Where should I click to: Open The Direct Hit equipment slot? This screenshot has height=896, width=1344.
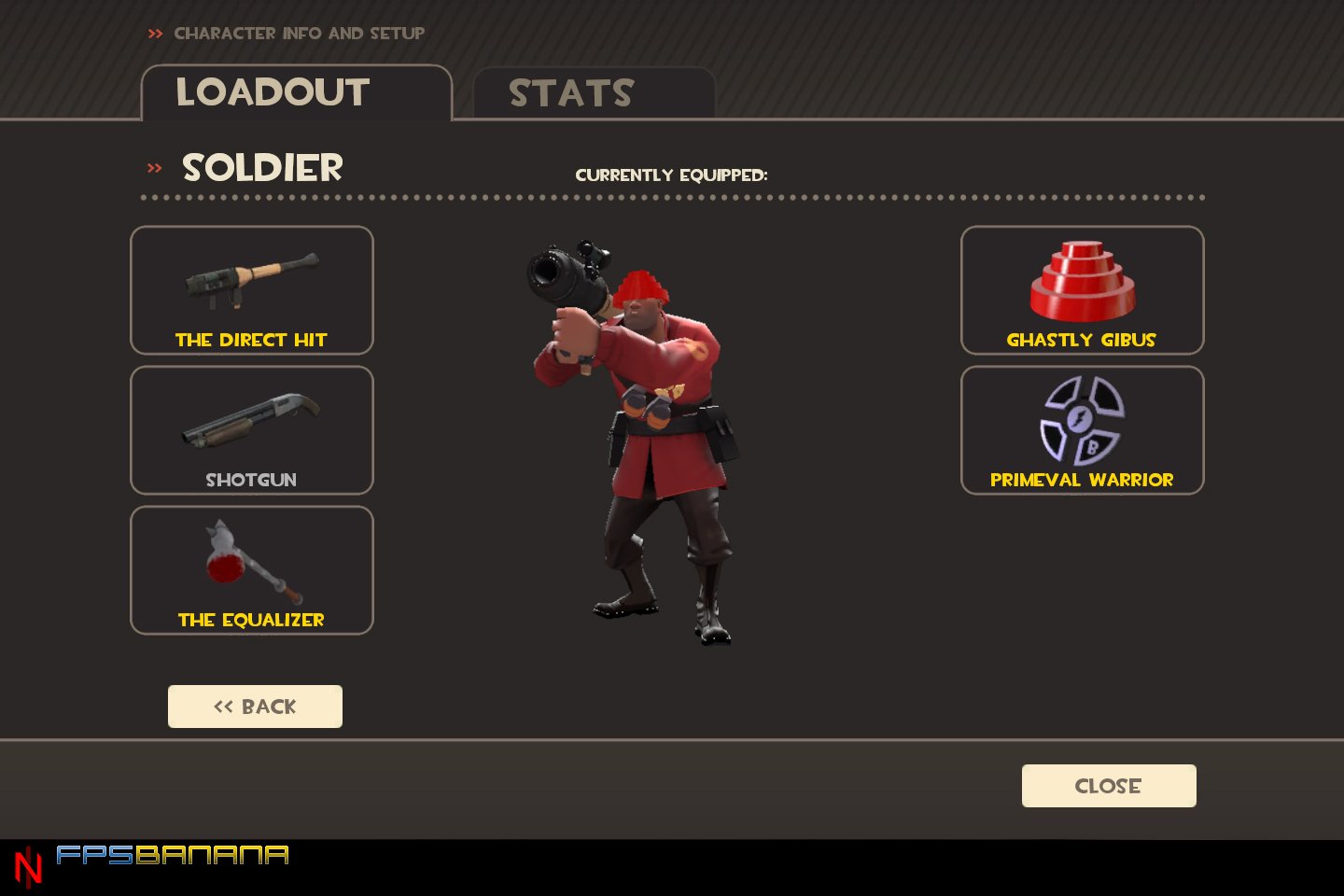coord(250,290)
